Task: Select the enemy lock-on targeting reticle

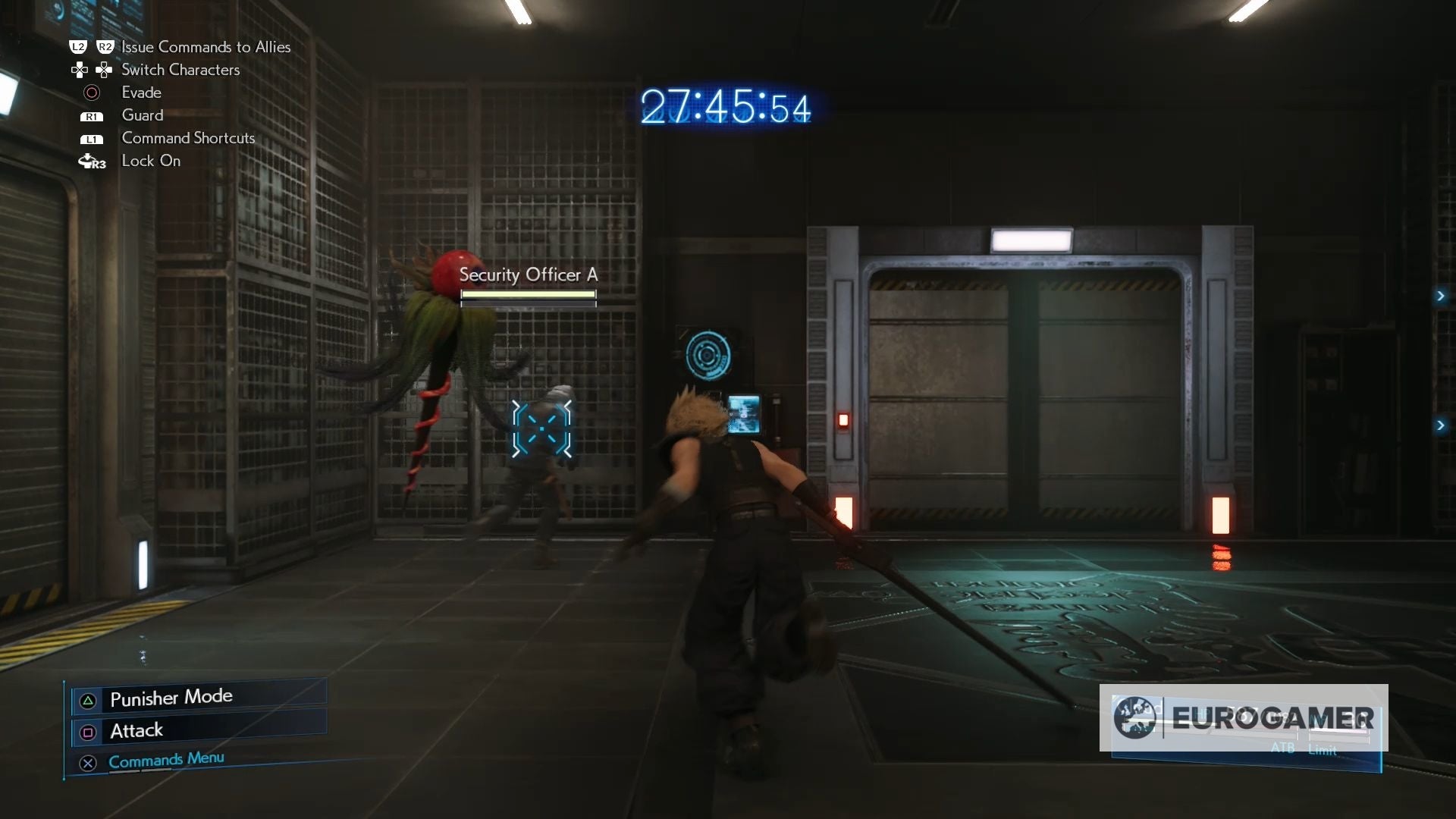Action: coord(541,430)
